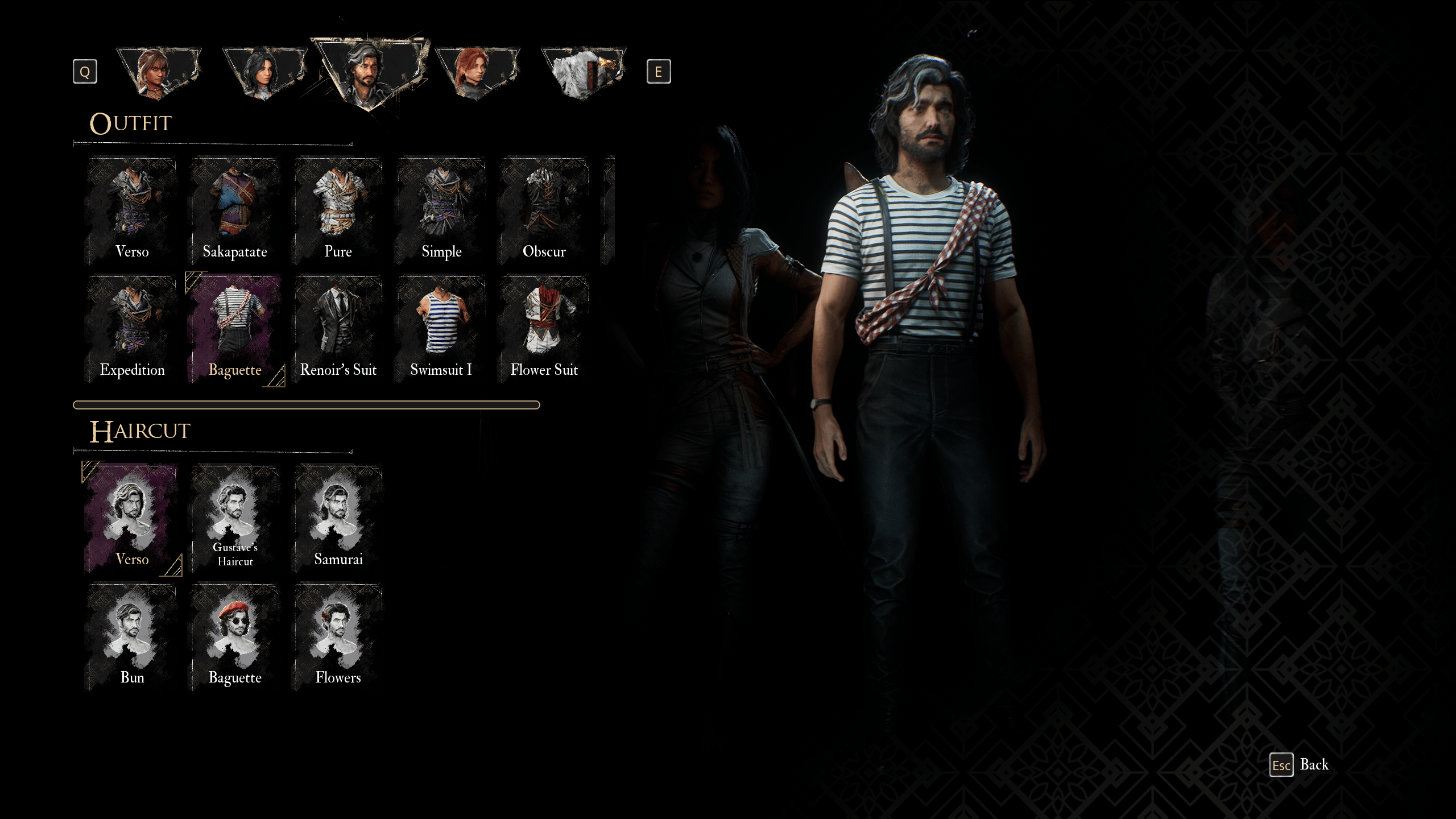Select the Expedition outfit

tap(132, 330)
